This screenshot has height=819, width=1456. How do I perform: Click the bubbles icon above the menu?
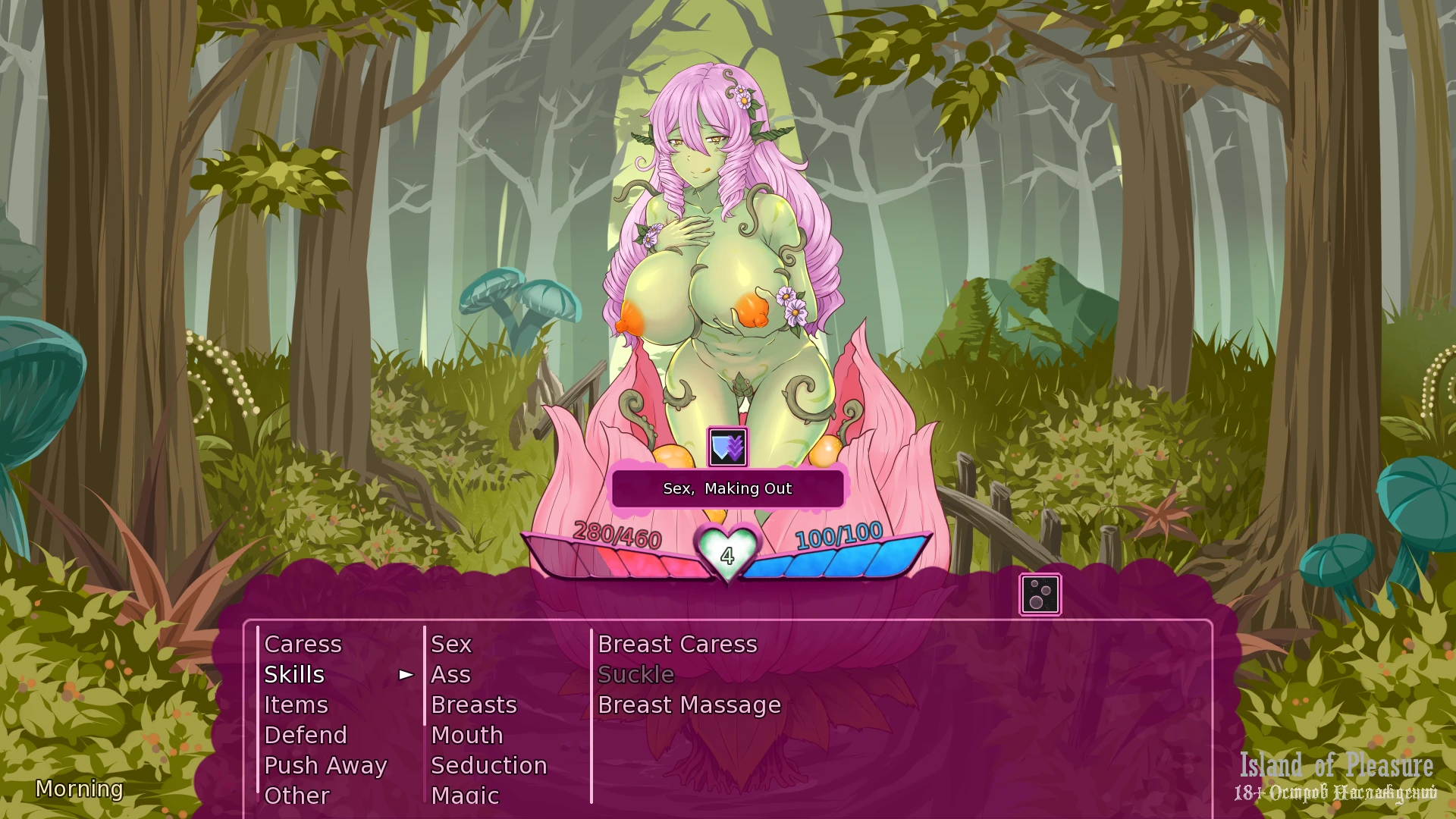coord(1040,595)
